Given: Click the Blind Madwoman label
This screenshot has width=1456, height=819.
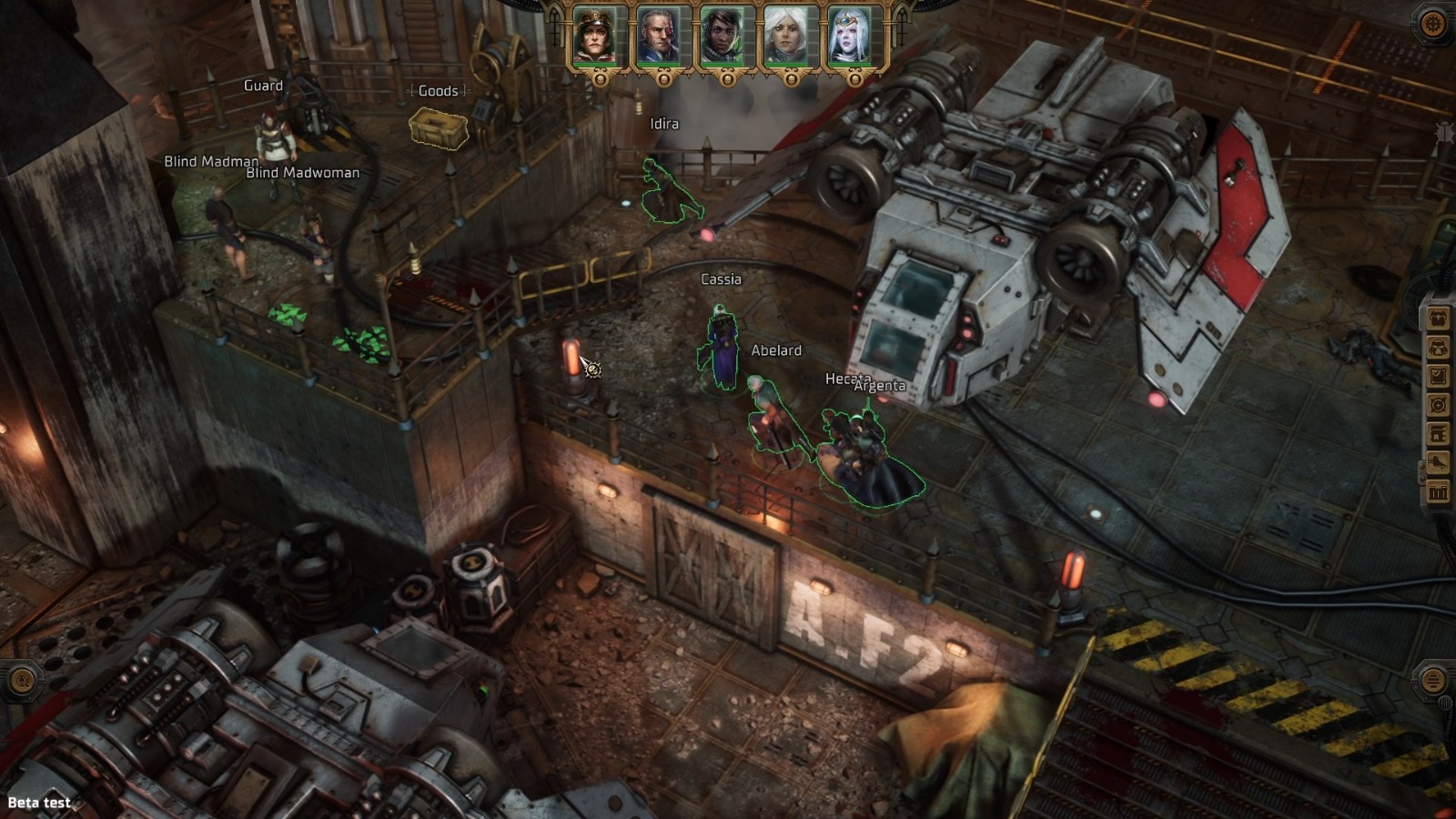Looking at the screenshot, I should pyautogui.click(x=300, y=171).
